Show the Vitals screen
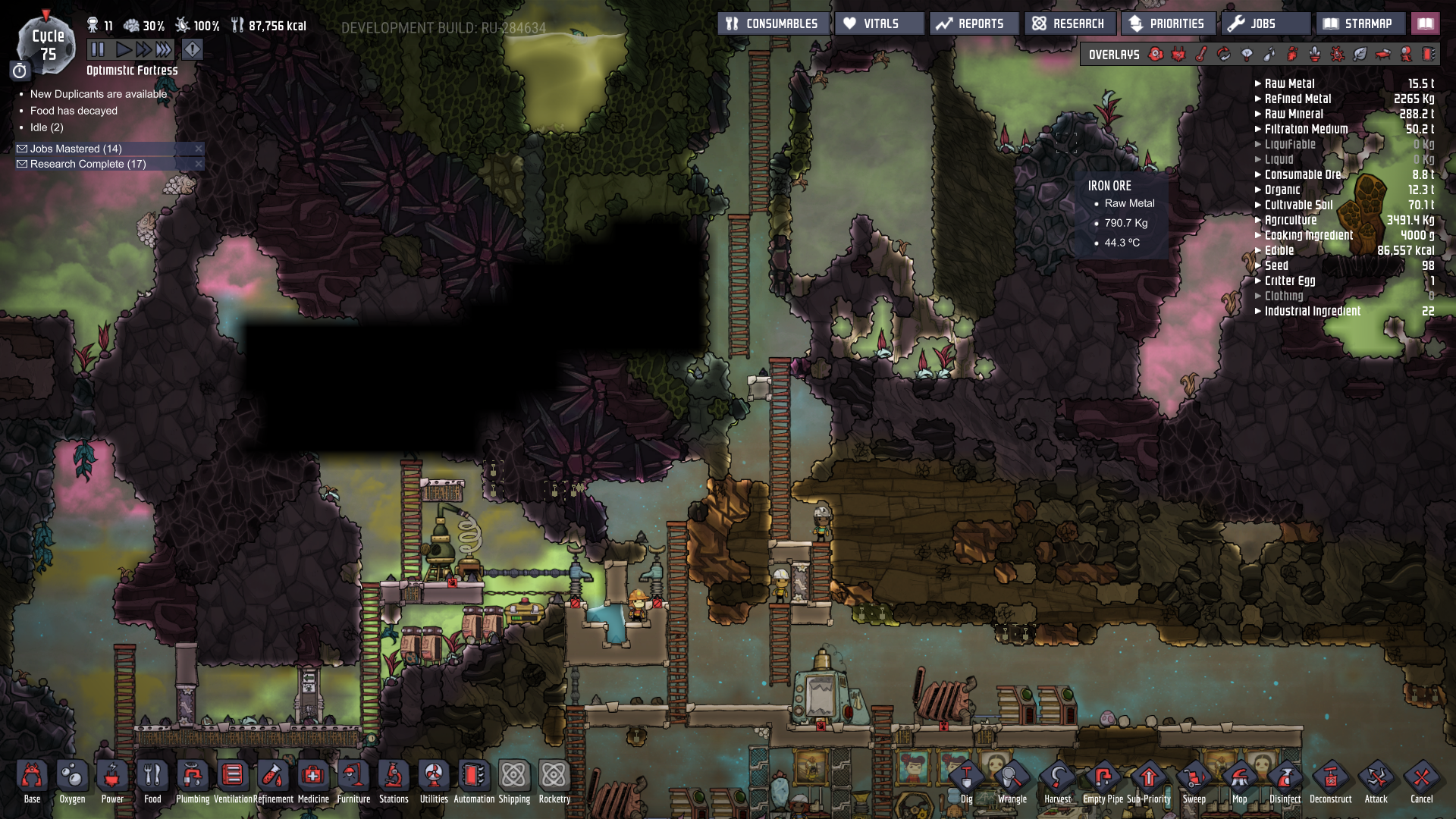This screenshot has width=1456, height=819. point(880,24)
